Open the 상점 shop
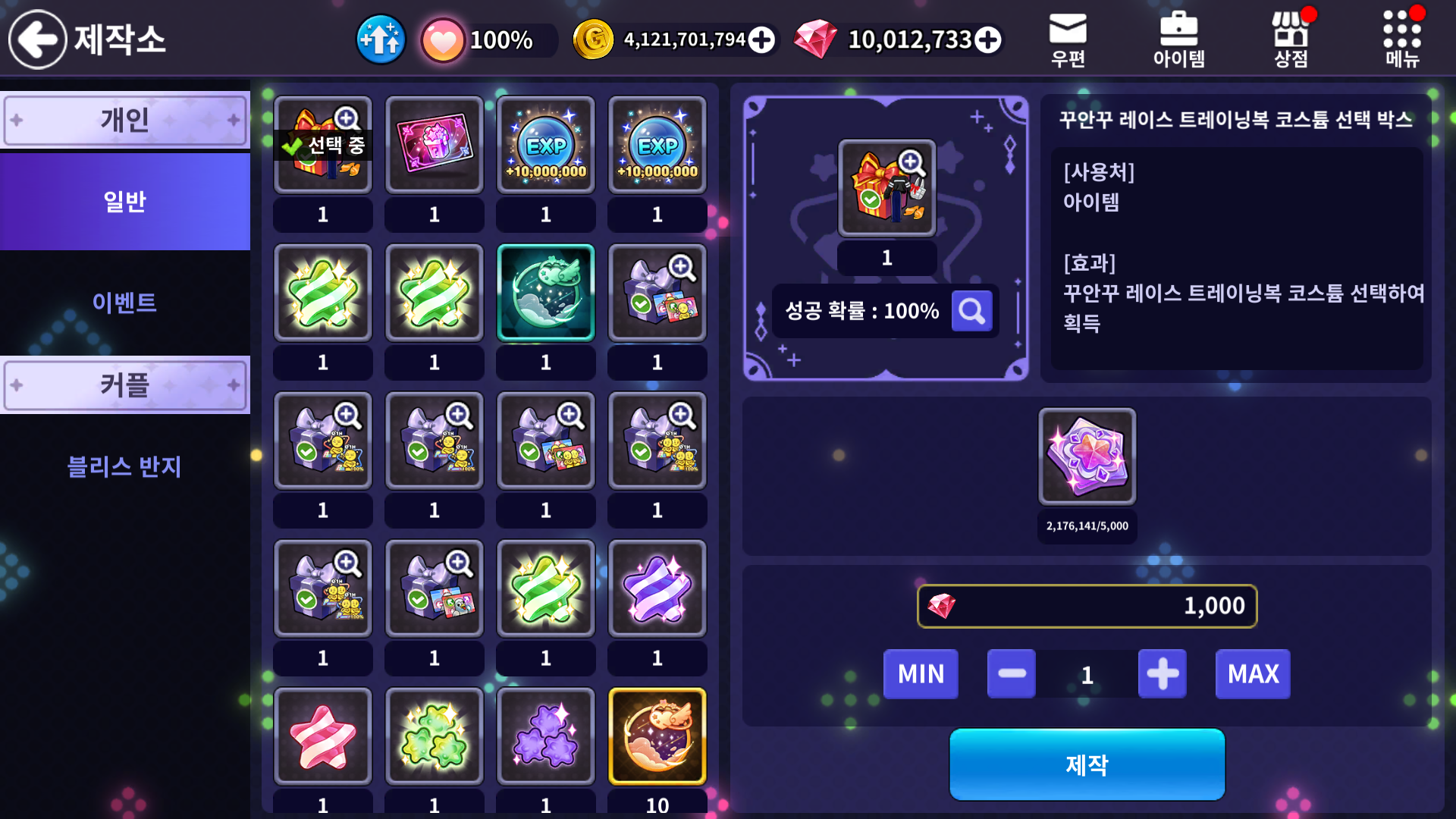1456x819 pixels. point(1291,39)
